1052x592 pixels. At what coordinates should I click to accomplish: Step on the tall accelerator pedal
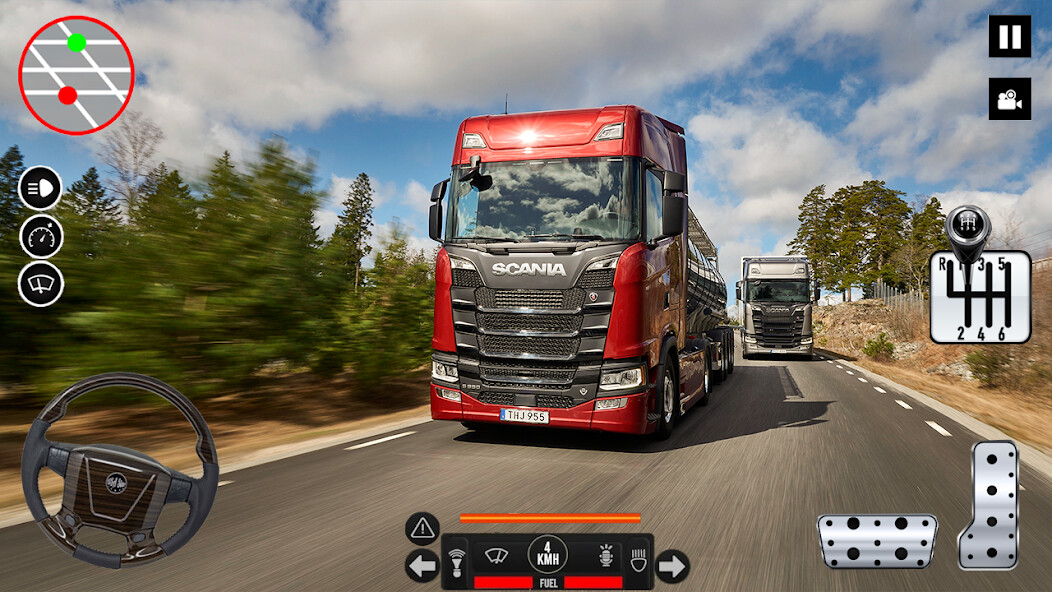coord(988,505)
